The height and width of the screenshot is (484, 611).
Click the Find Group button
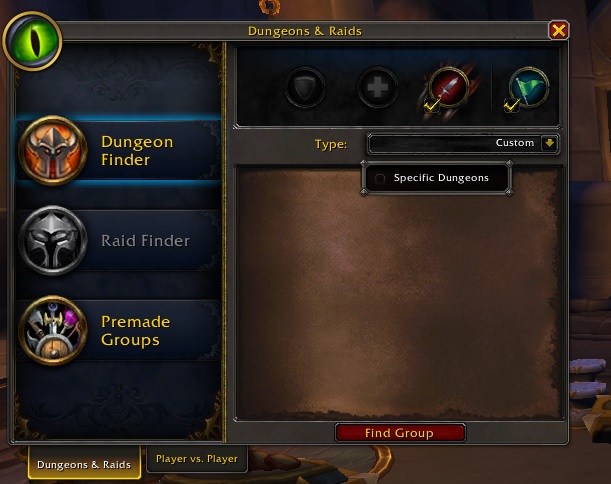399,433
